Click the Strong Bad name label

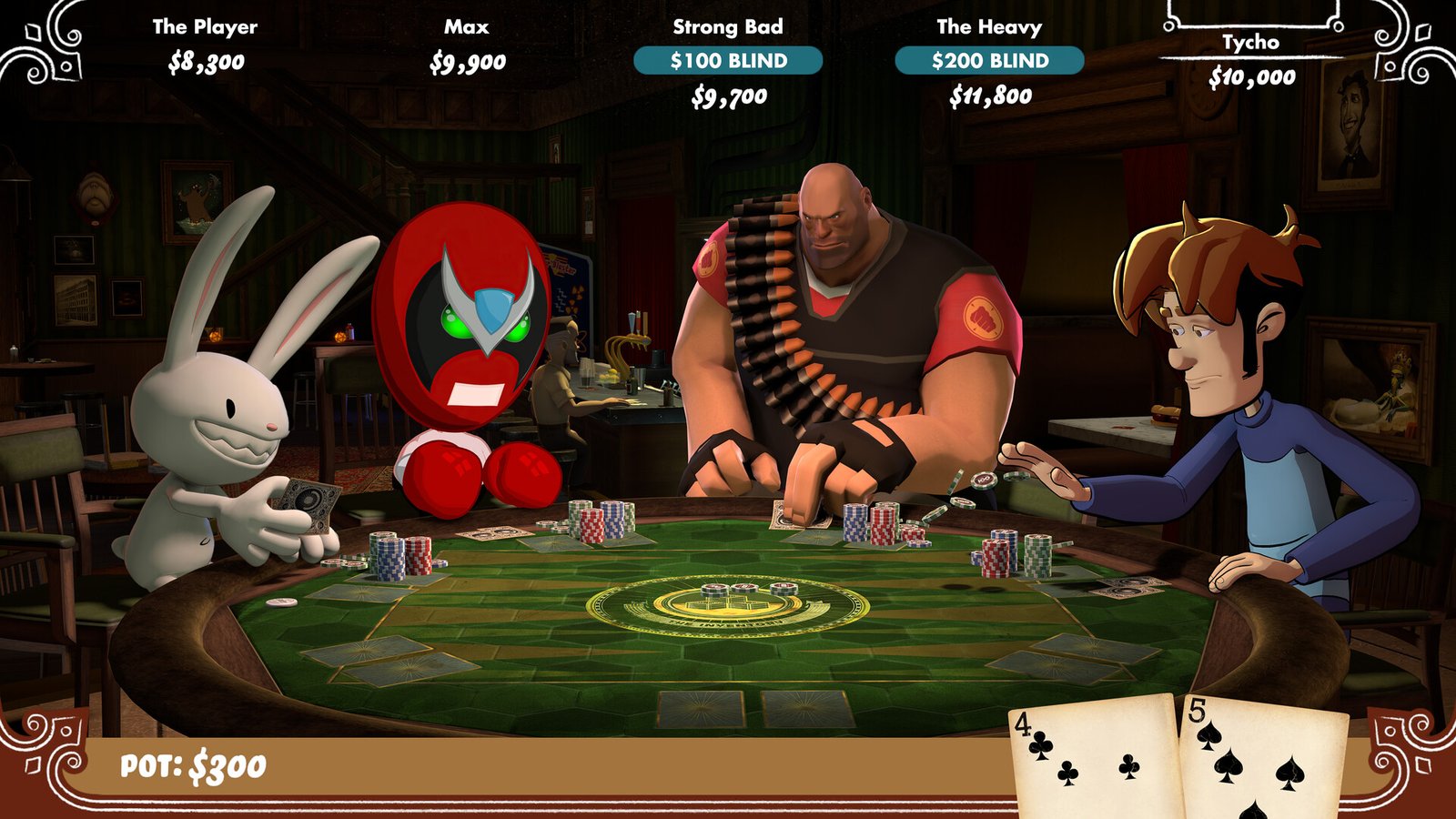[728, 27]
